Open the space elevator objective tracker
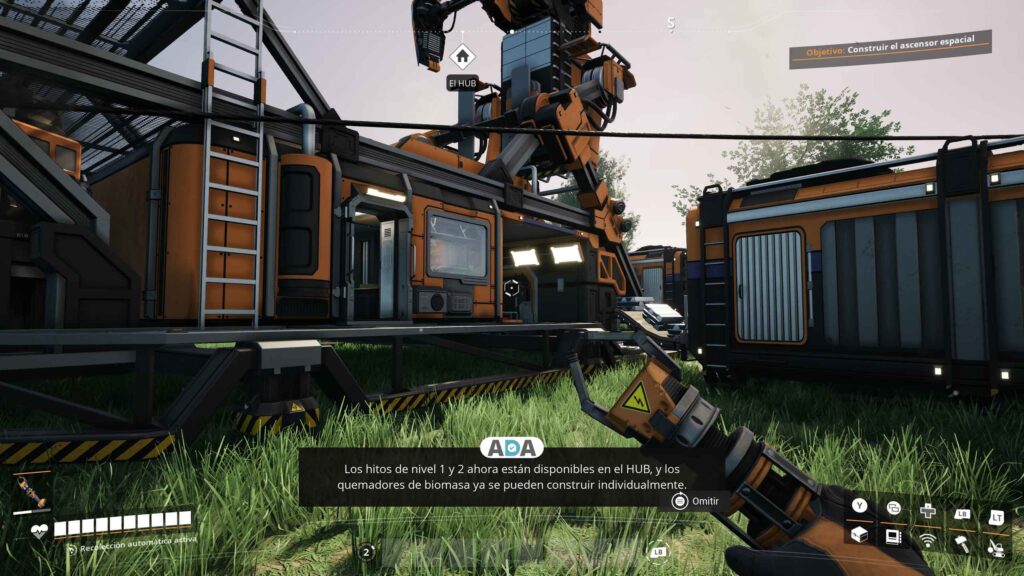Screen dimensions: 1024x576 [890, 47]
